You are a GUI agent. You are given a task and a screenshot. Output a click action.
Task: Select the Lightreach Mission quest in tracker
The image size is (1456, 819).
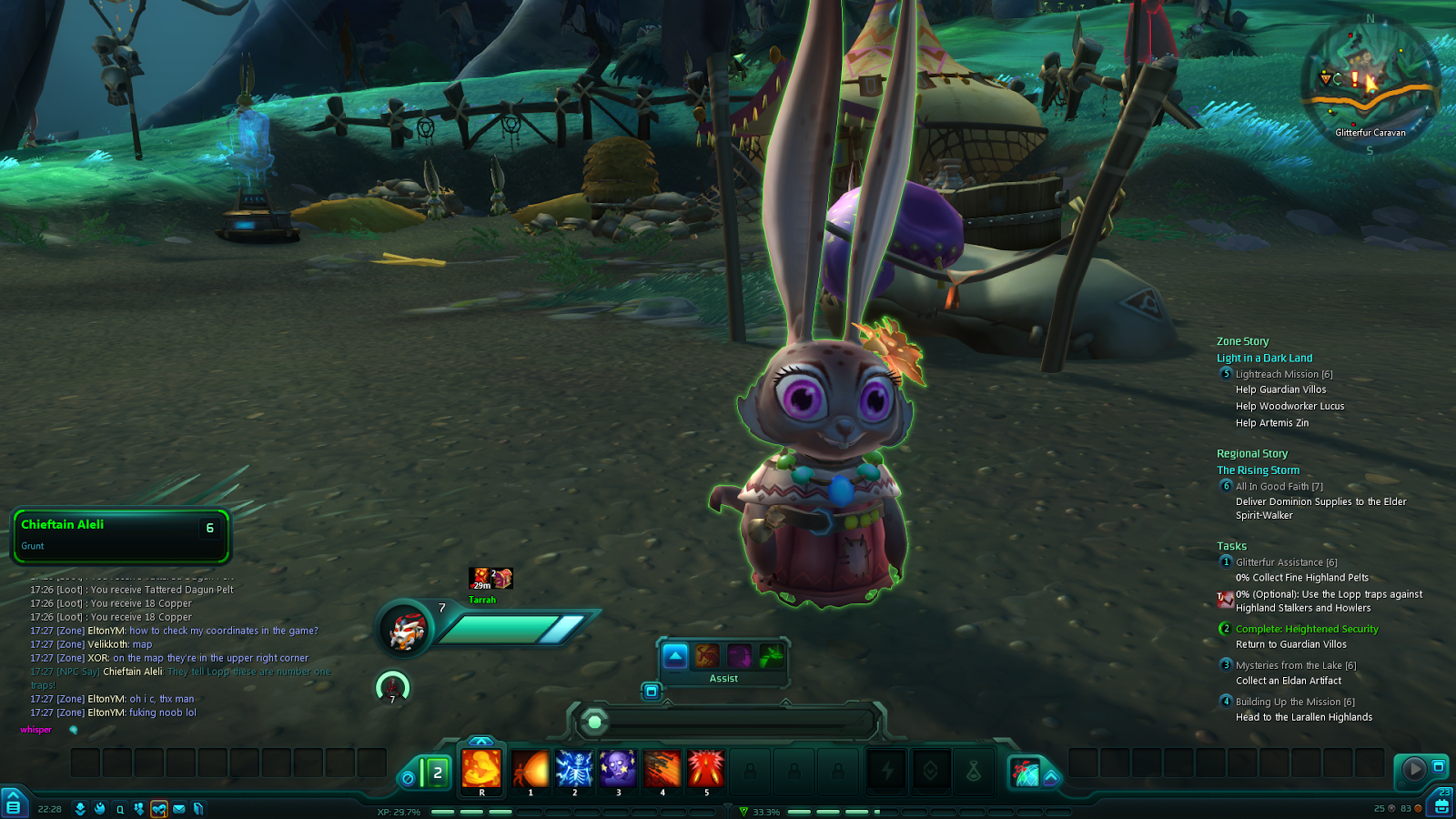(1283, 374)
